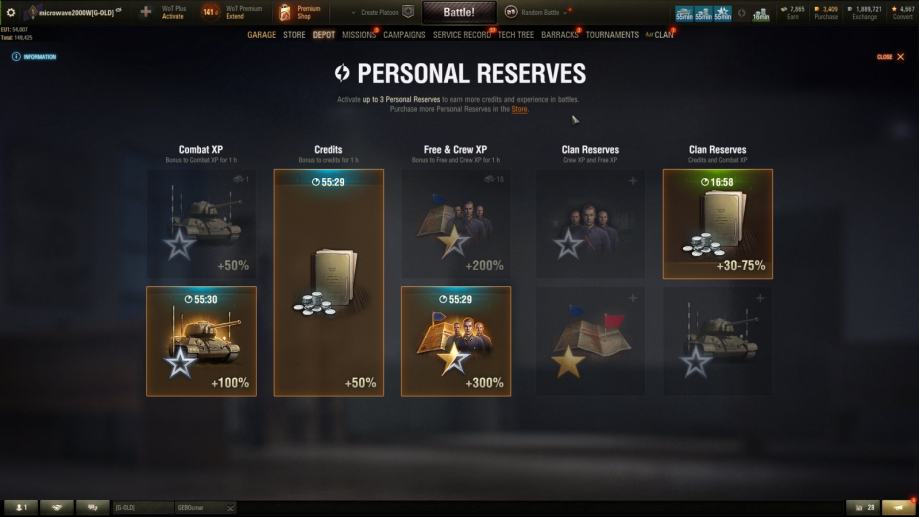Image resolution: width=919 pixels, height=517 pixels.
Task: Select the active +50% Credits reserve
Action: 328,282
